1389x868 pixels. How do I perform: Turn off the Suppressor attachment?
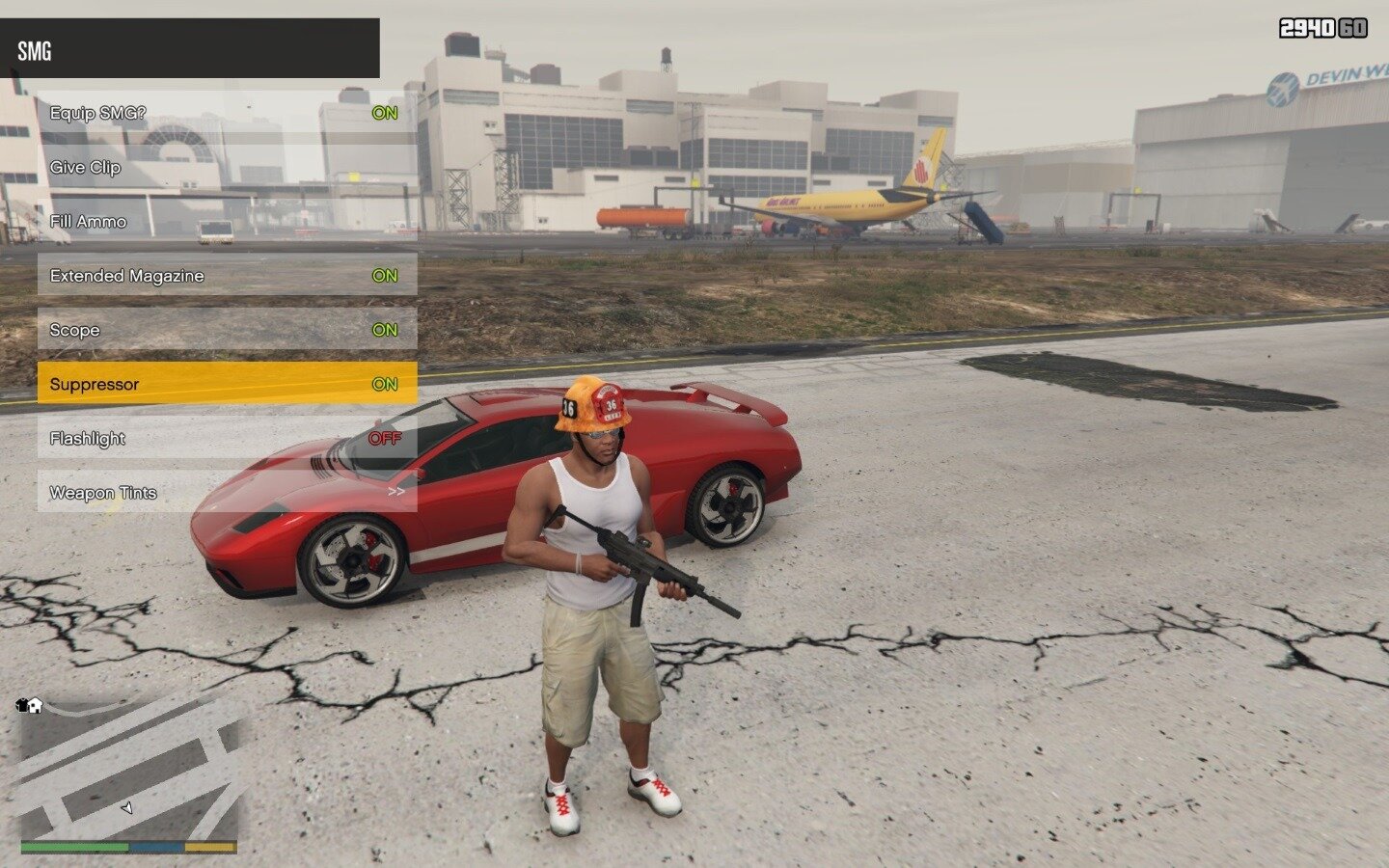227,384
